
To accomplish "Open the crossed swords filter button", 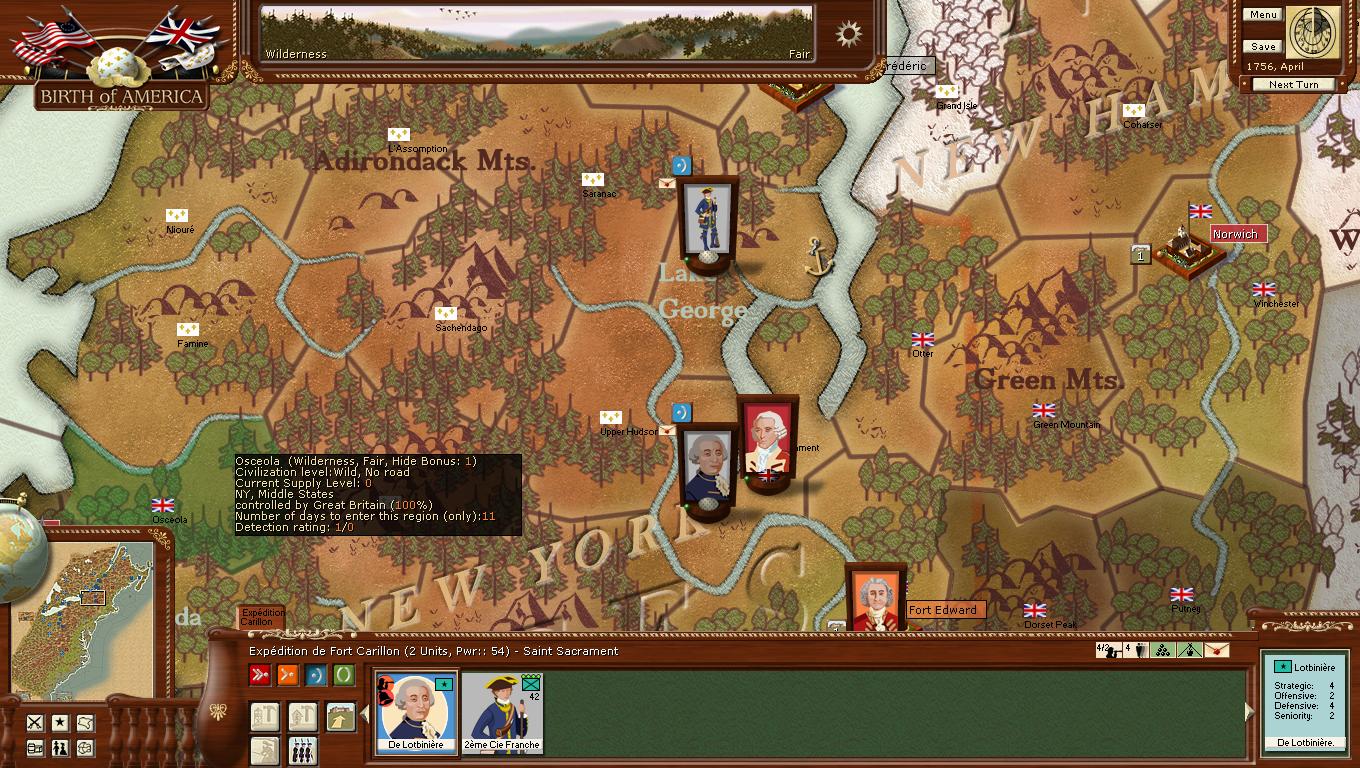I will (x=35, y=723).
